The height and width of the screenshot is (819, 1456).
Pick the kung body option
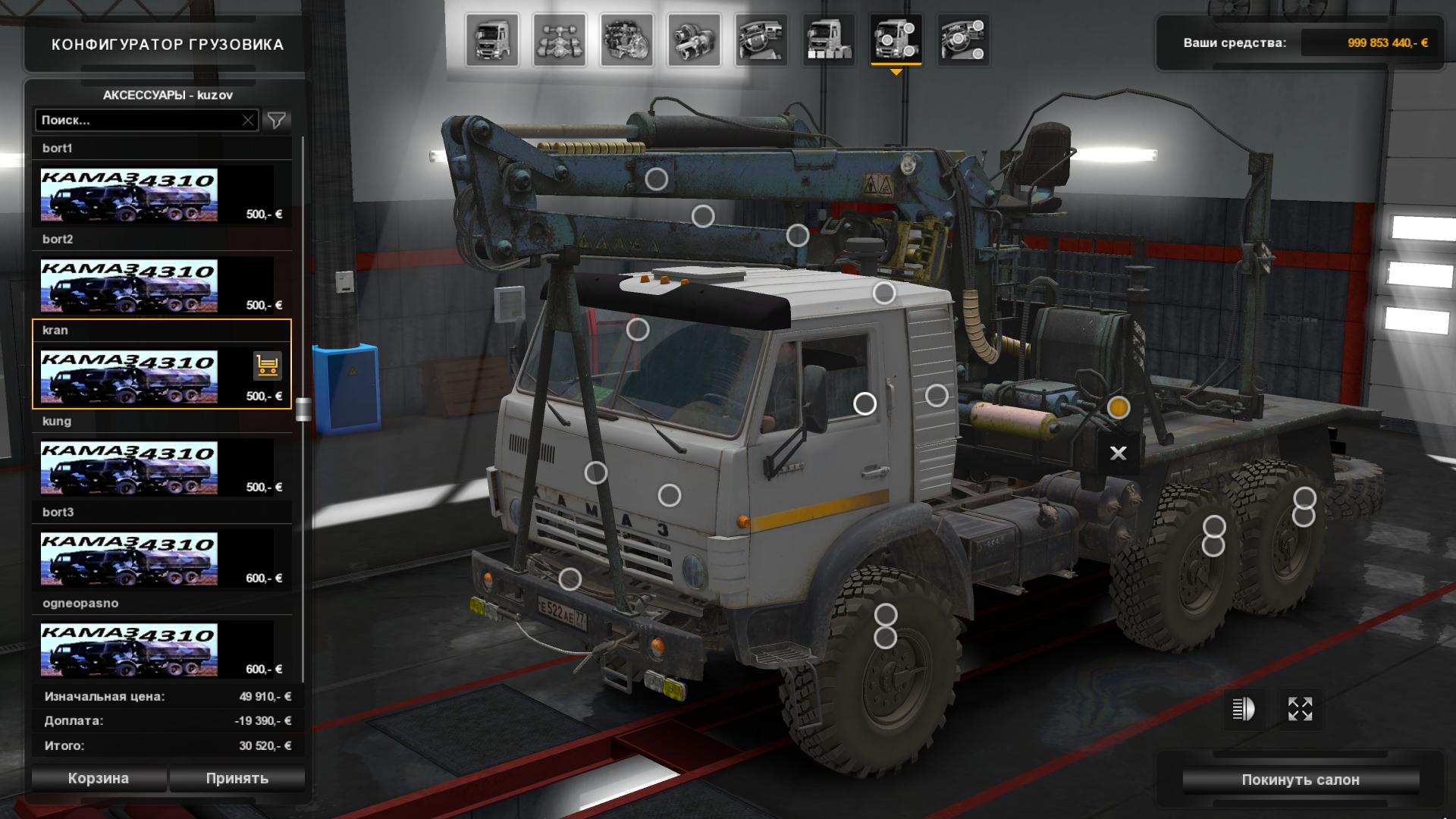click(x=129, y=468)
